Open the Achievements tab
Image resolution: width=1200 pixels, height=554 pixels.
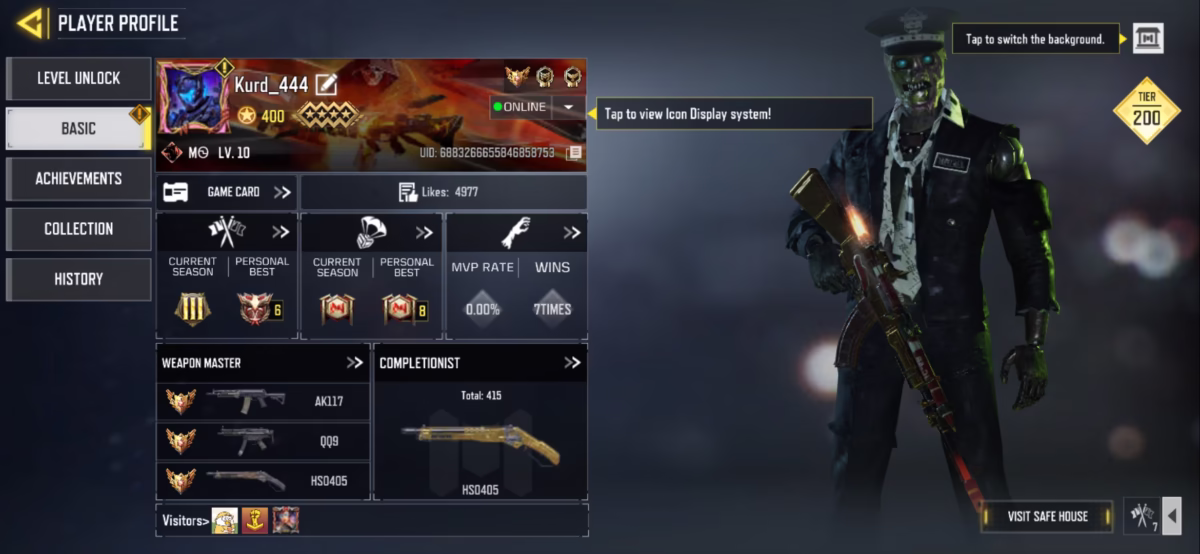click(78, 179)
